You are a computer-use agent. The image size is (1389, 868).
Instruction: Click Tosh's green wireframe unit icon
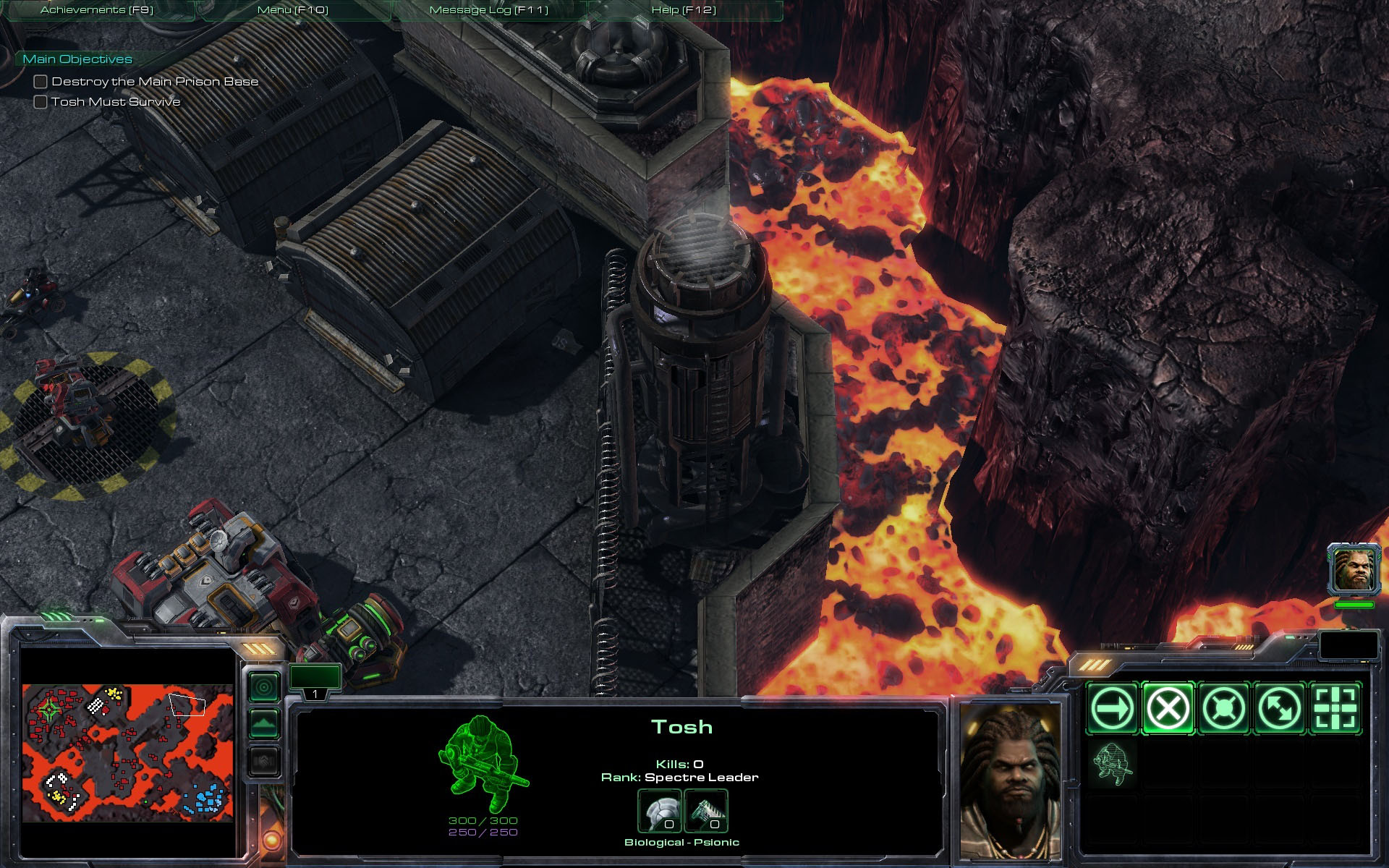point(482,763)
